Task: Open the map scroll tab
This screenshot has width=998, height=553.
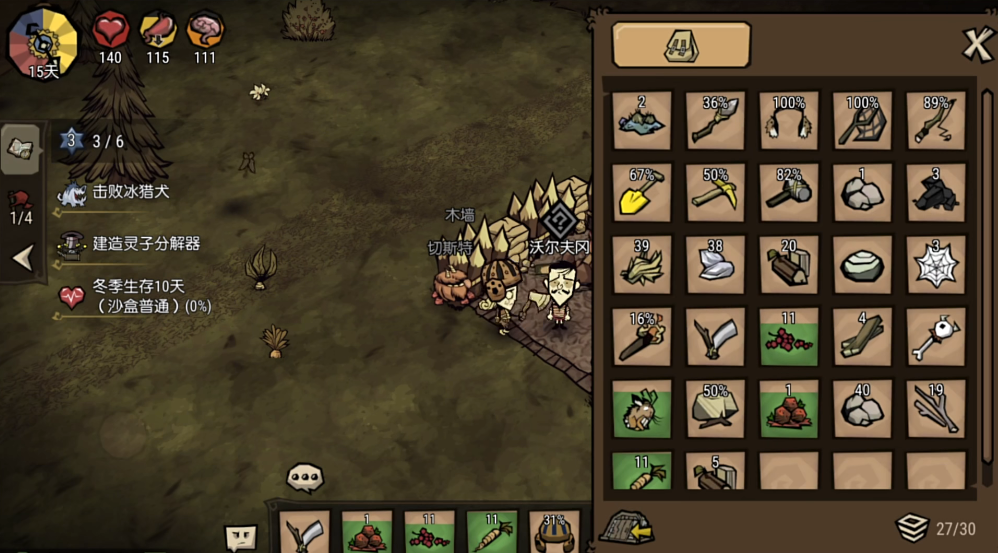Action: coord(22,148)
